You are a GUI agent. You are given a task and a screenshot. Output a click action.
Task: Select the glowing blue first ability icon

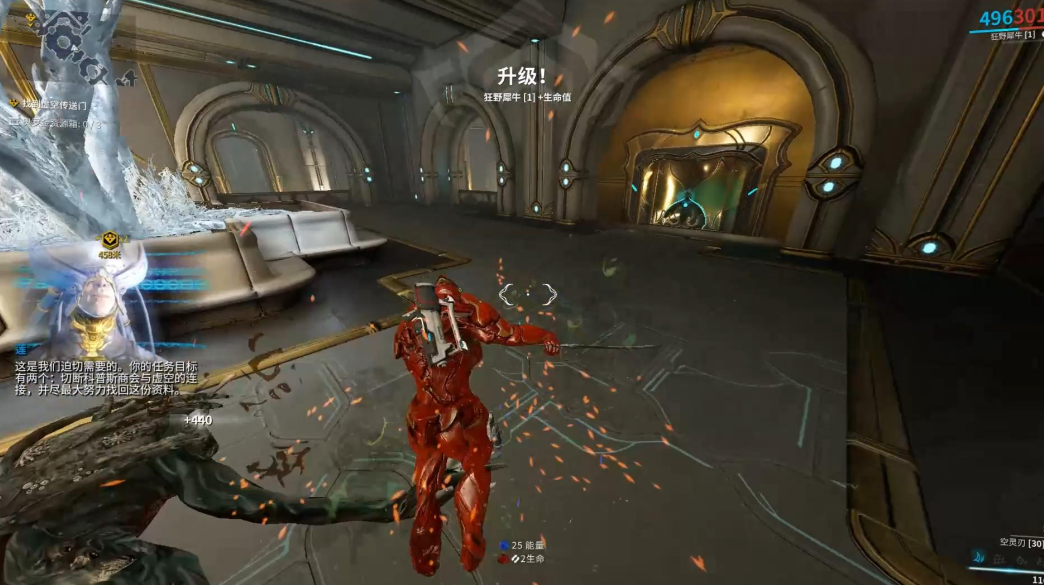coord(978,557)
